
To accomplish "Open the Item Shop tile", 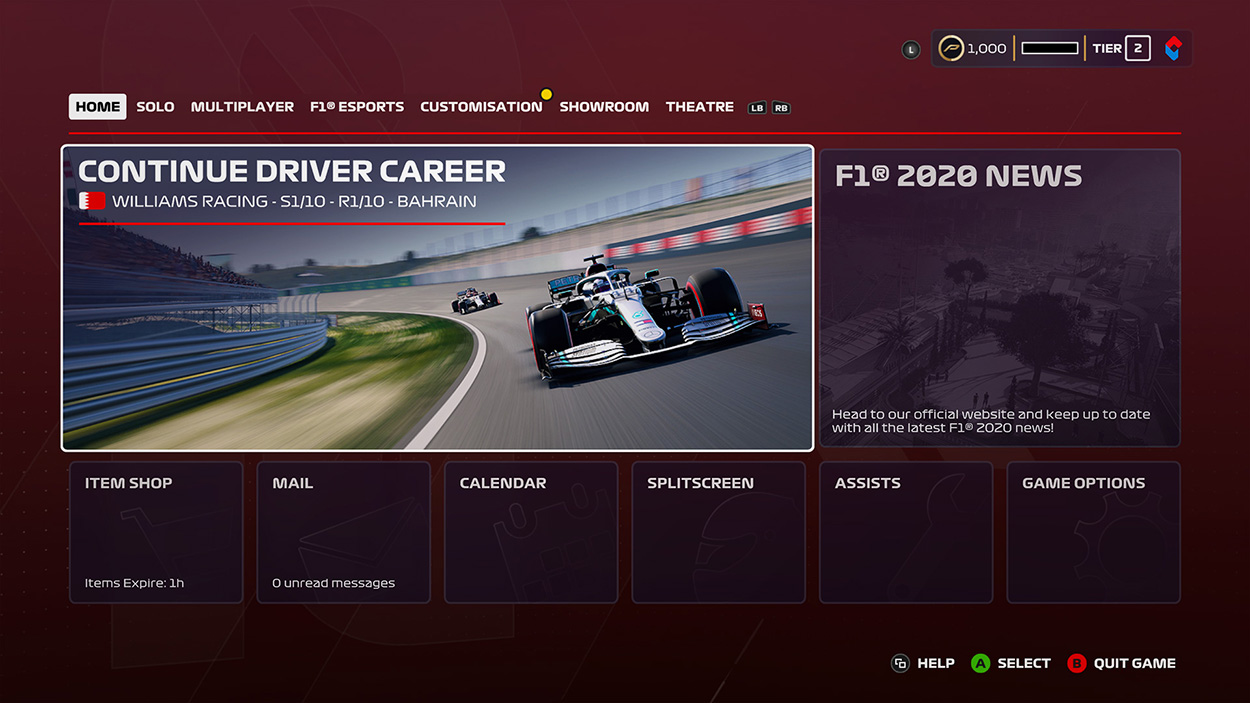I will pyautogui.click(x=156, y=532).
